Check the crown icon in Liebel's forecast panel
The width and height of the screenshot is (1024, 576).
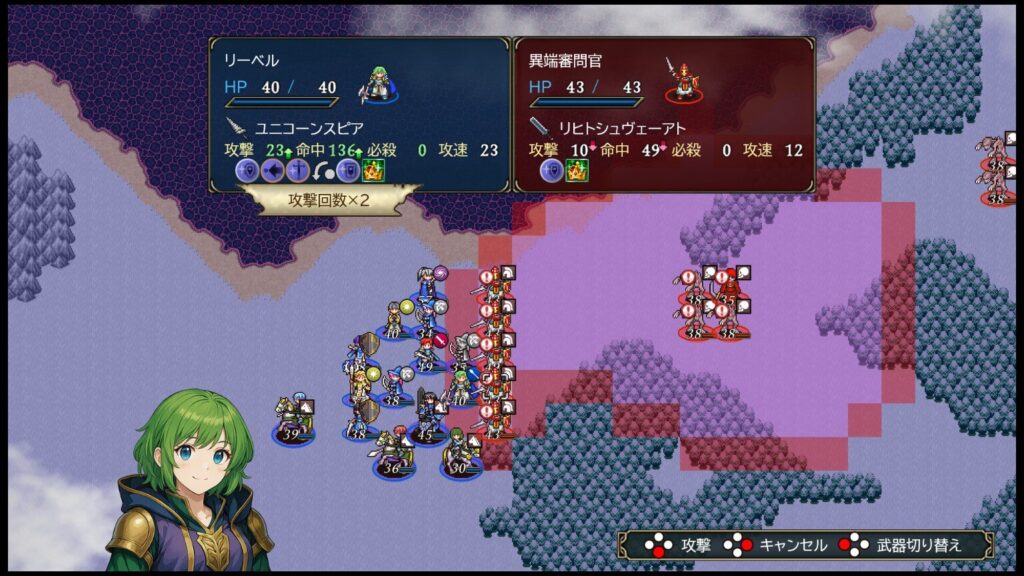(374, 171)
